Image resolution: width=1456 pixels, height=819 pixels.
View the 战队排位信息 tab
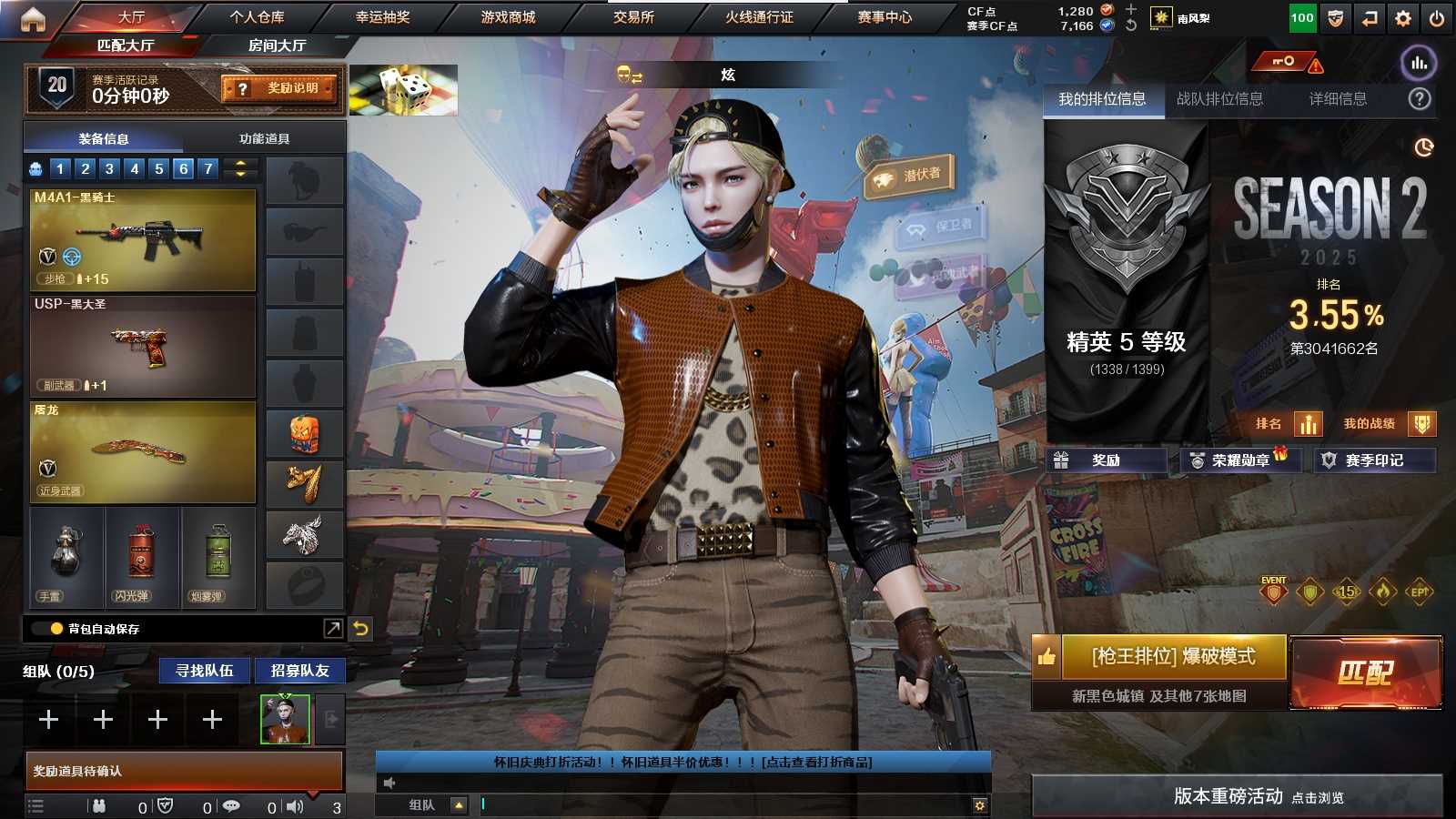(x=1219, y=98)
